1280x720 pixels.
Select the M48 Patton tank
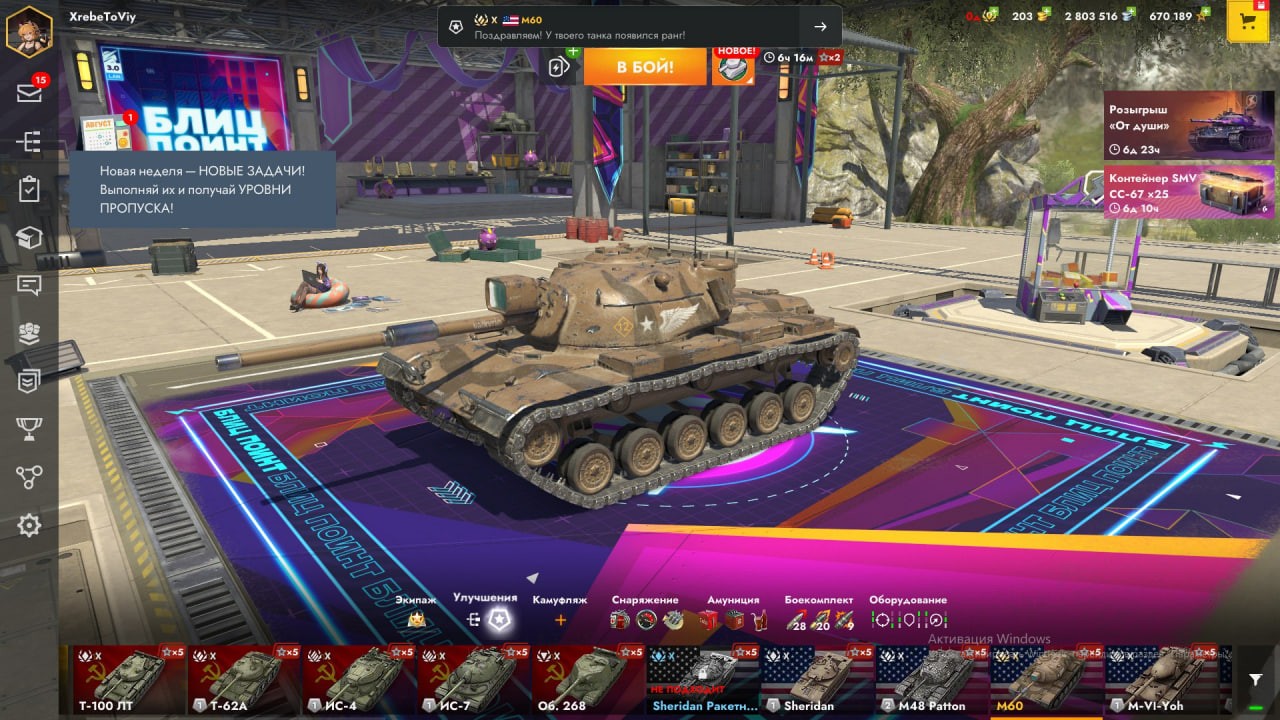(x=932, y=679)
